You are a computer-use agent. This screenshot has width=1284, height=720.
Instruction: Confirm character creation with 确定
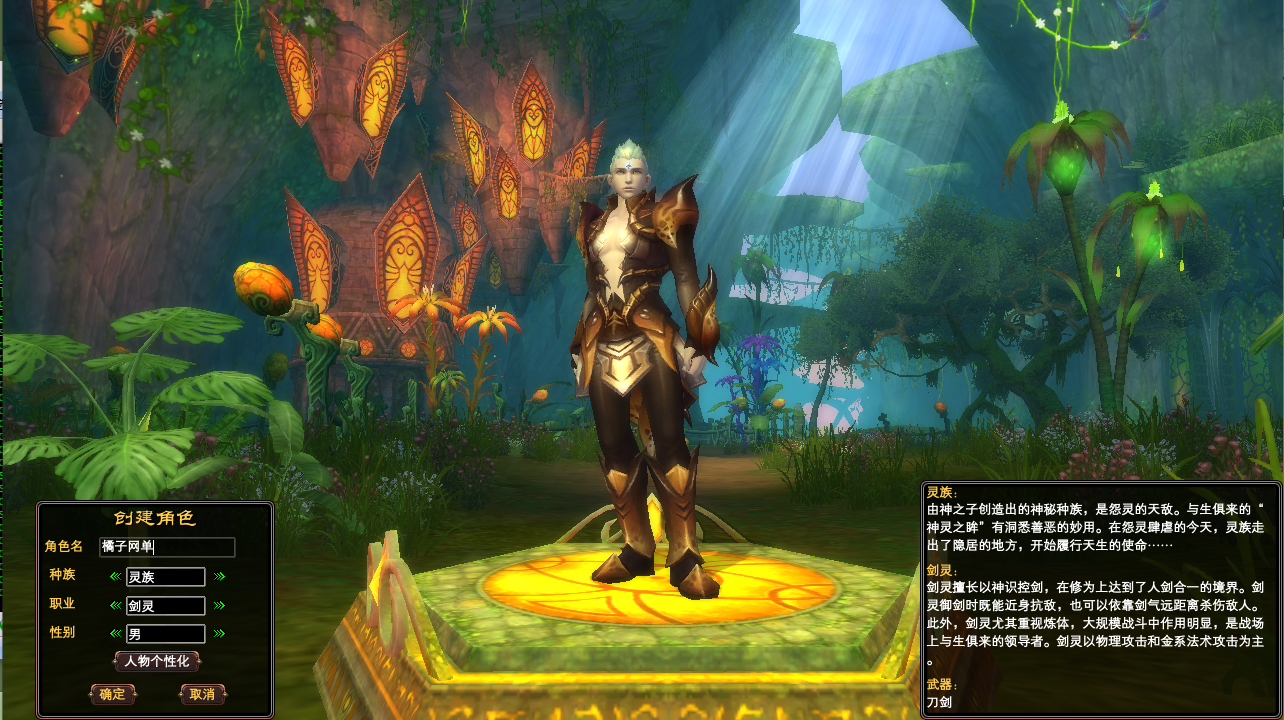click(x=113, y=694)
